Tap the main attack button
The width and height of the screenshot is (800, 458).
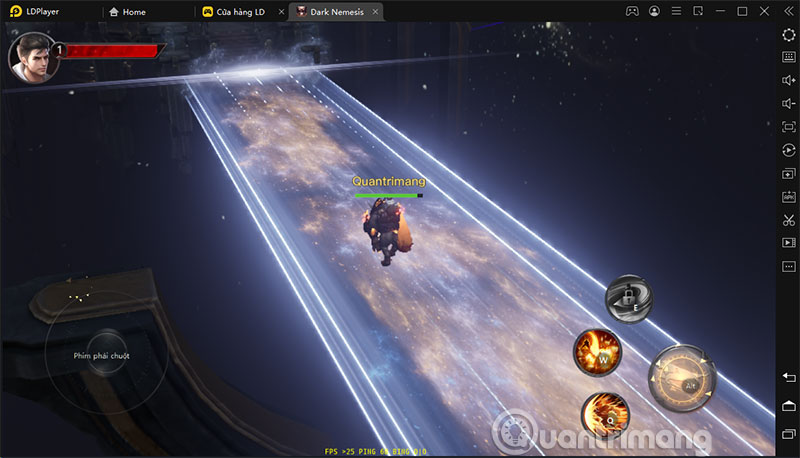[683, 379]
